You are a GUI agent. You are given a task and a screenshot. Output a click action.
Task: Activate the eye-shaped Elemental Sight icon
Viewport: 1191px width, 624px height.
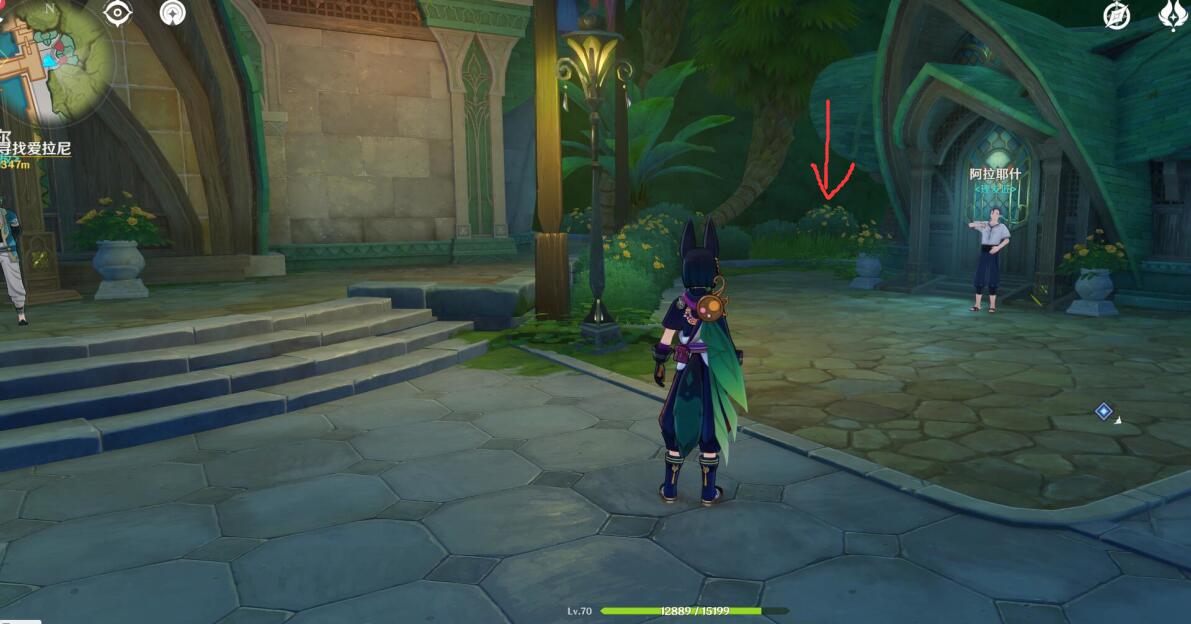(119, 13)
